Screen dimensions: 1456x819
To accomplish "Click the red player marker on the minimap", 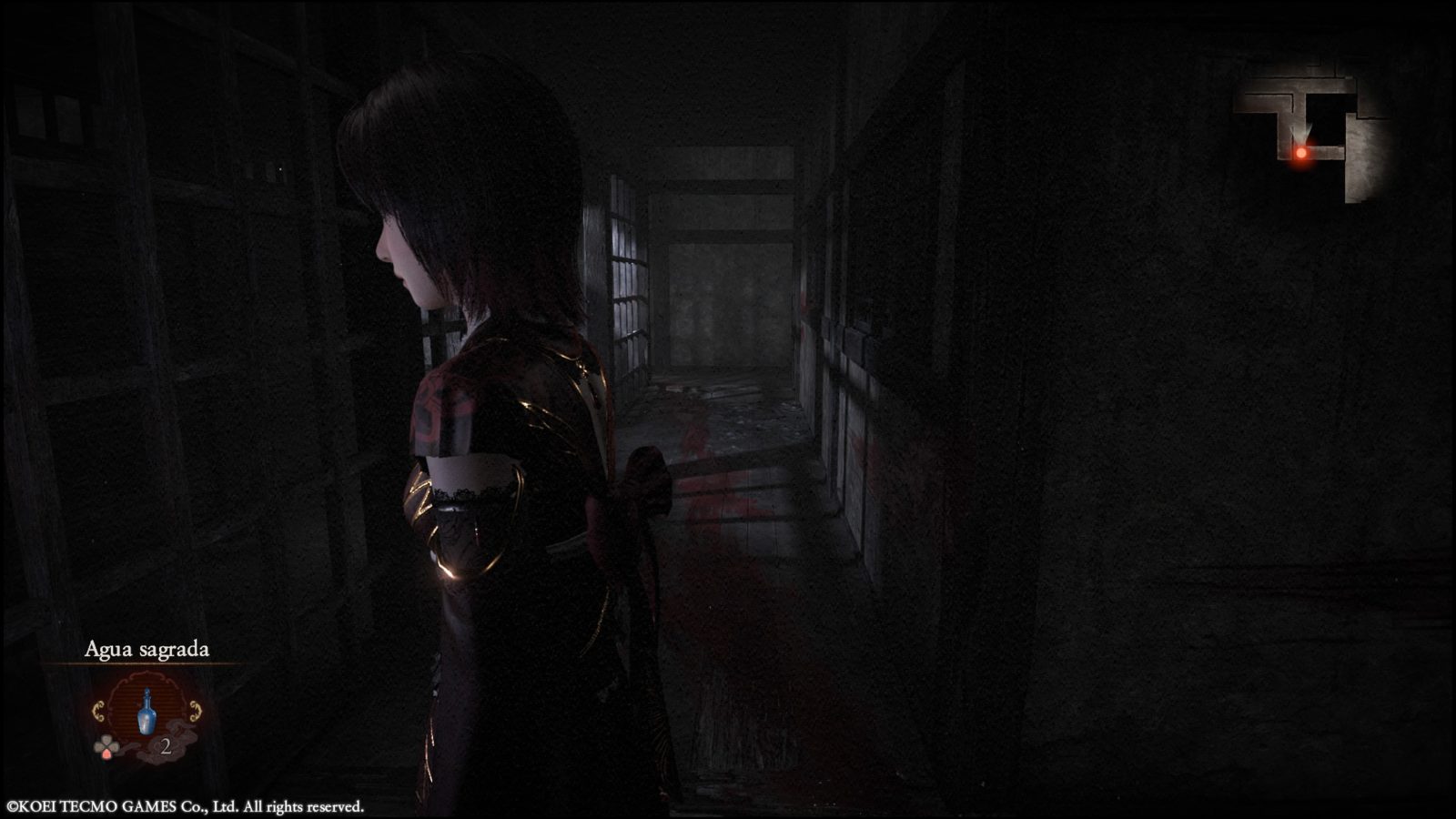I will tap(1301, 153).
